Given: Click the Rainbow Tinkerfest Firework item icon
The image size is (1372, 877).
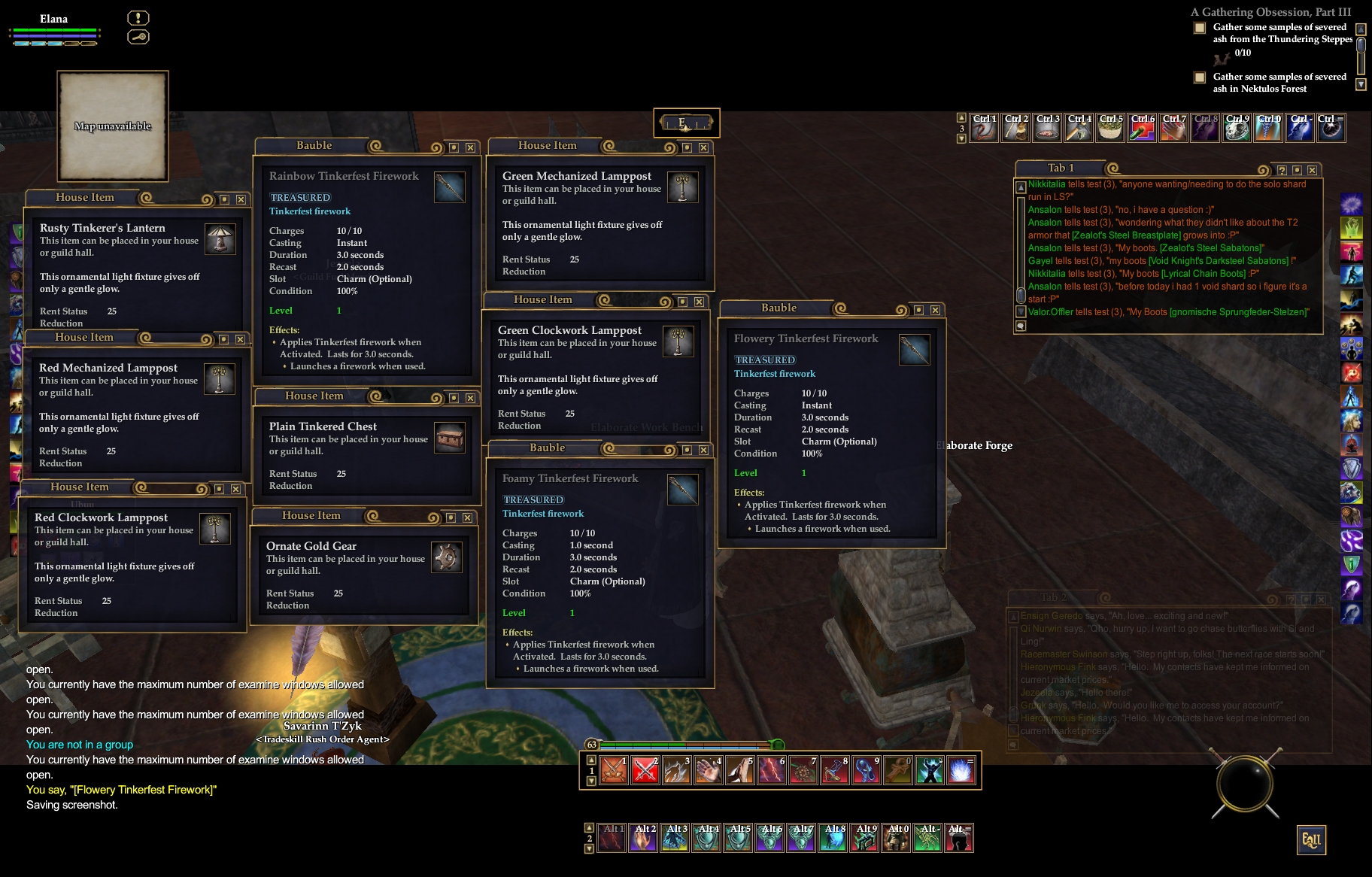Looking at the screenshot, I should tap(450, 187).
